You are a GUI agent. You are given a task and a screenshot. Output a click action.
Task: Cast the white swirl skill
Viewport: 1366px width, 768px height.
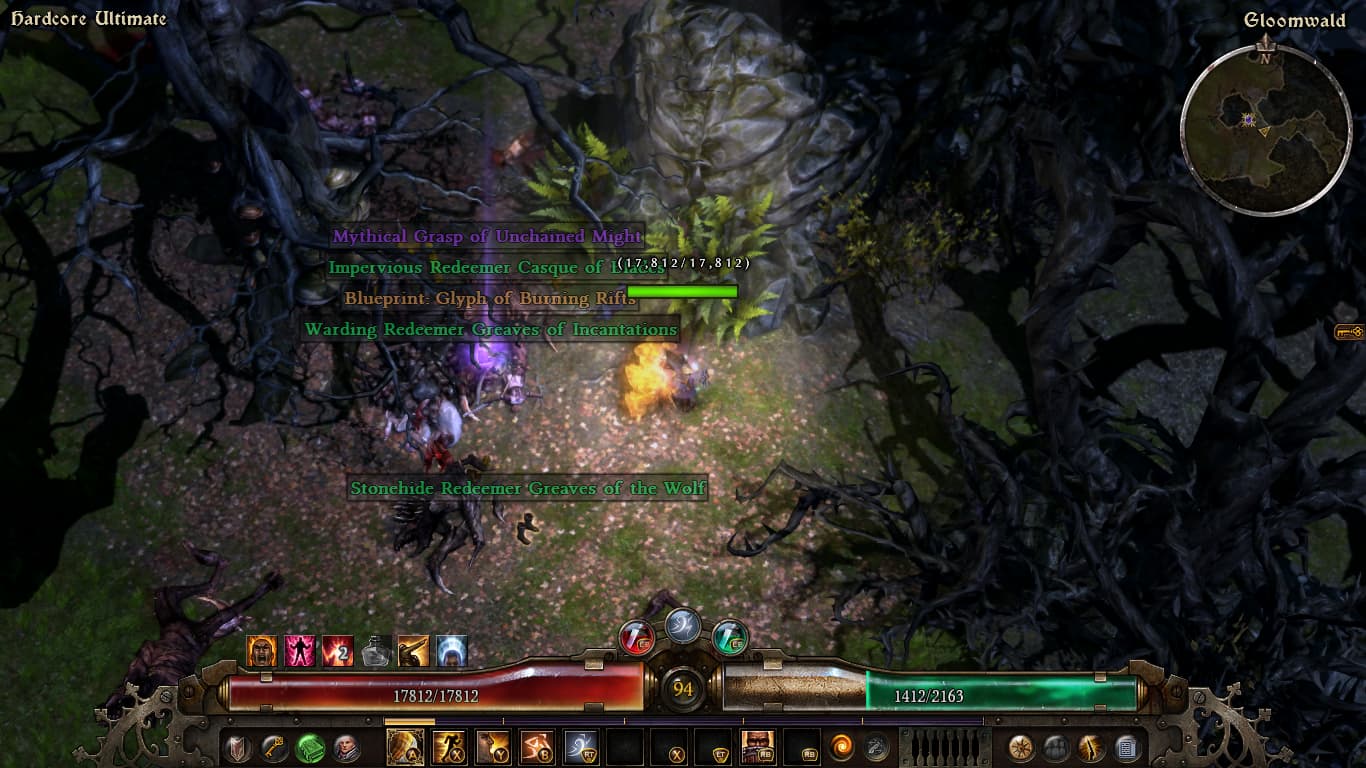point(580,747)
